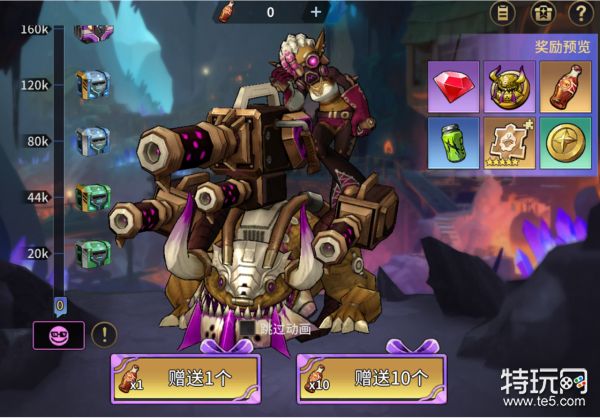
Task: Tick the skip animation (跳过动画) checkbox
Action: [x=242, y=328]
